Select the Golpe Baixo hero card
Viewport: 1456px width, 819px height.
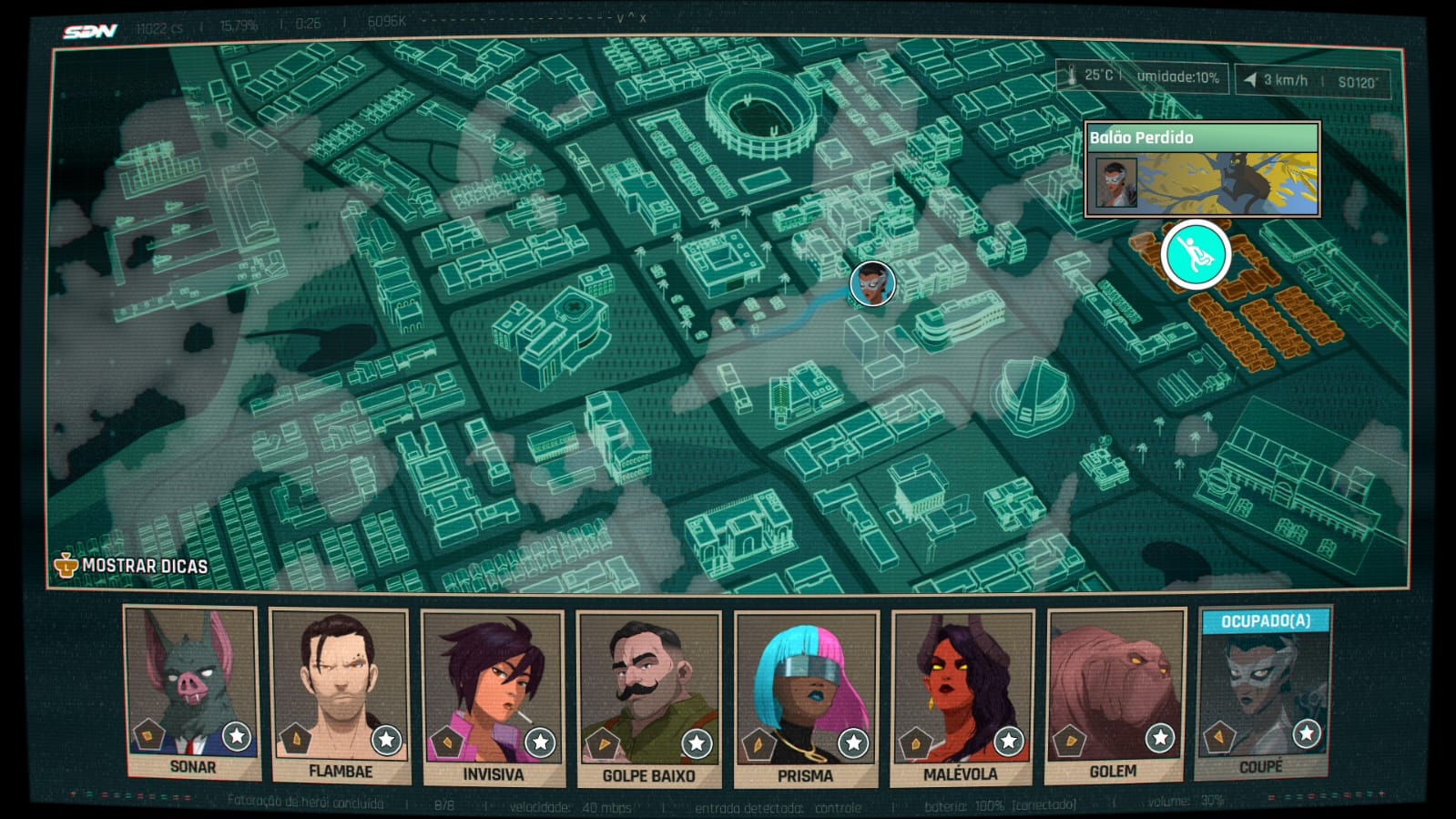point(648,699)
